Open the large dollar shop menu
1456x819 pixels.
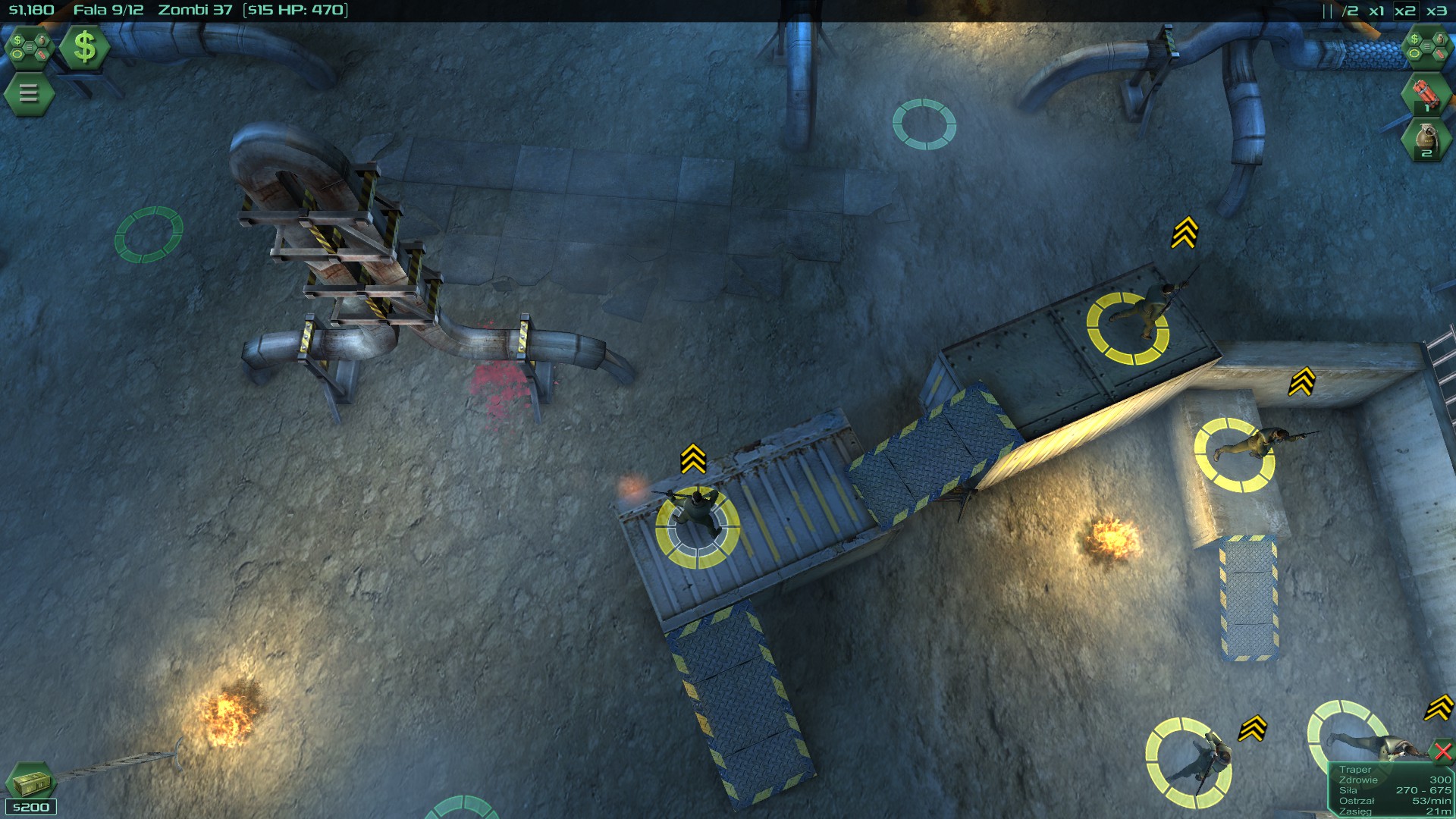click(x=83, y=48)
